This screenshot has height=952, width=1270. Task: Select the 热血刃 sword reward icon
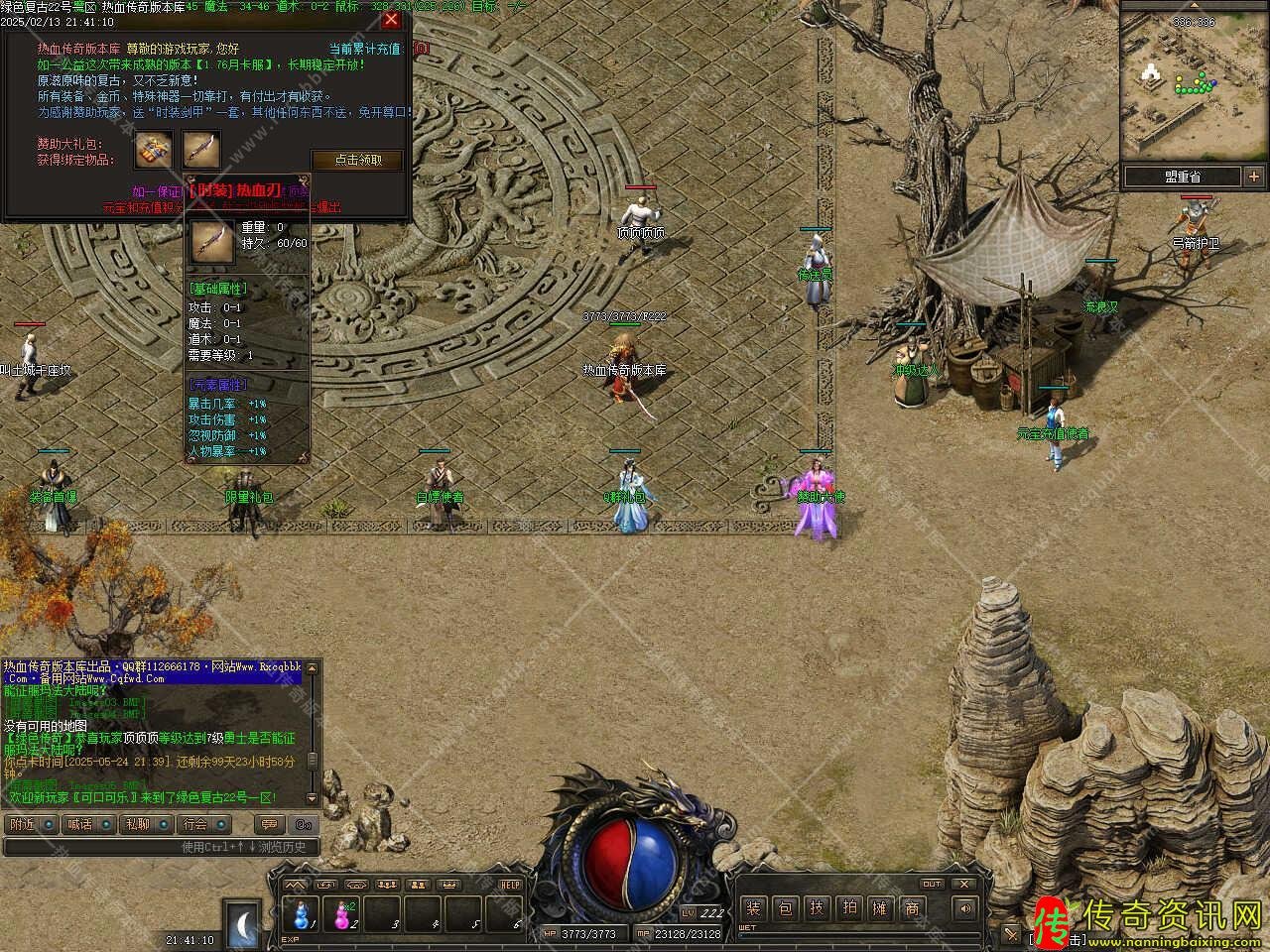[x=200, y=150]
